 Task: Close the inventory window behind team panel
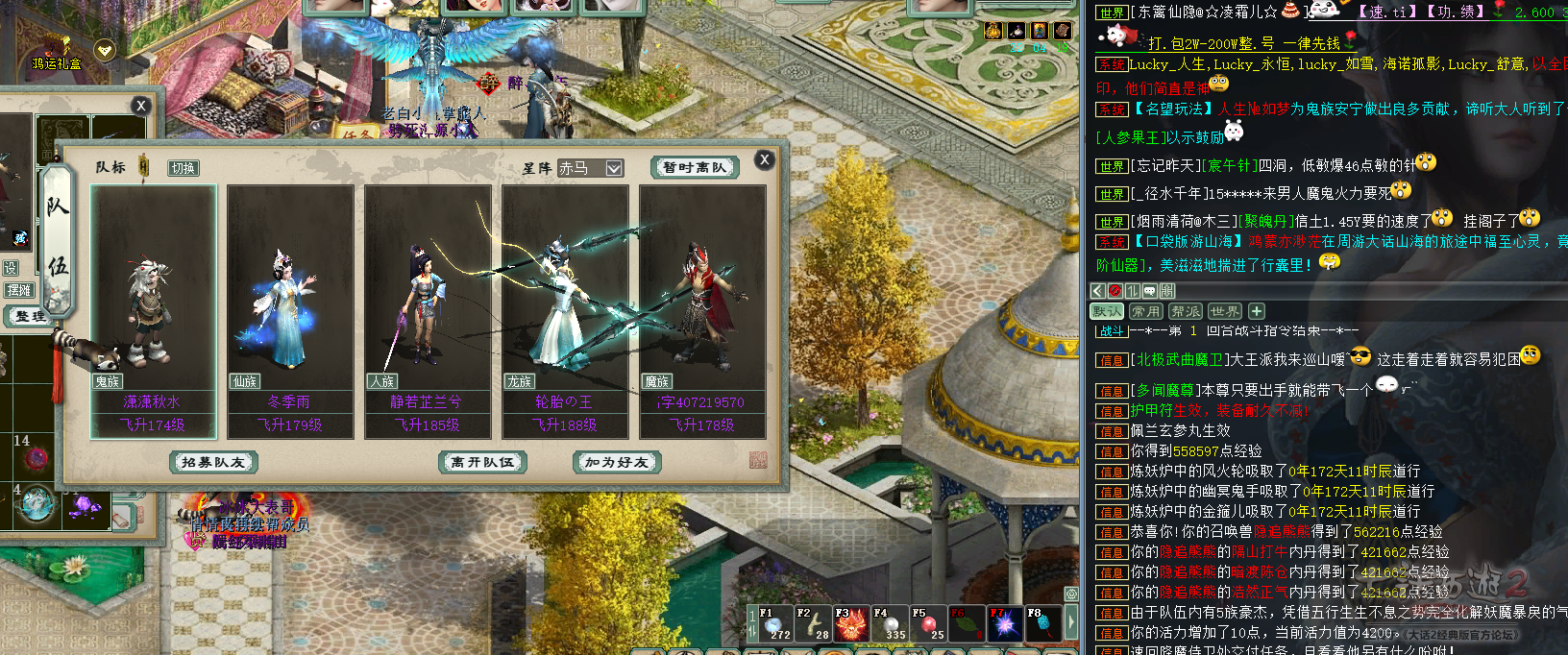[141, 106]
